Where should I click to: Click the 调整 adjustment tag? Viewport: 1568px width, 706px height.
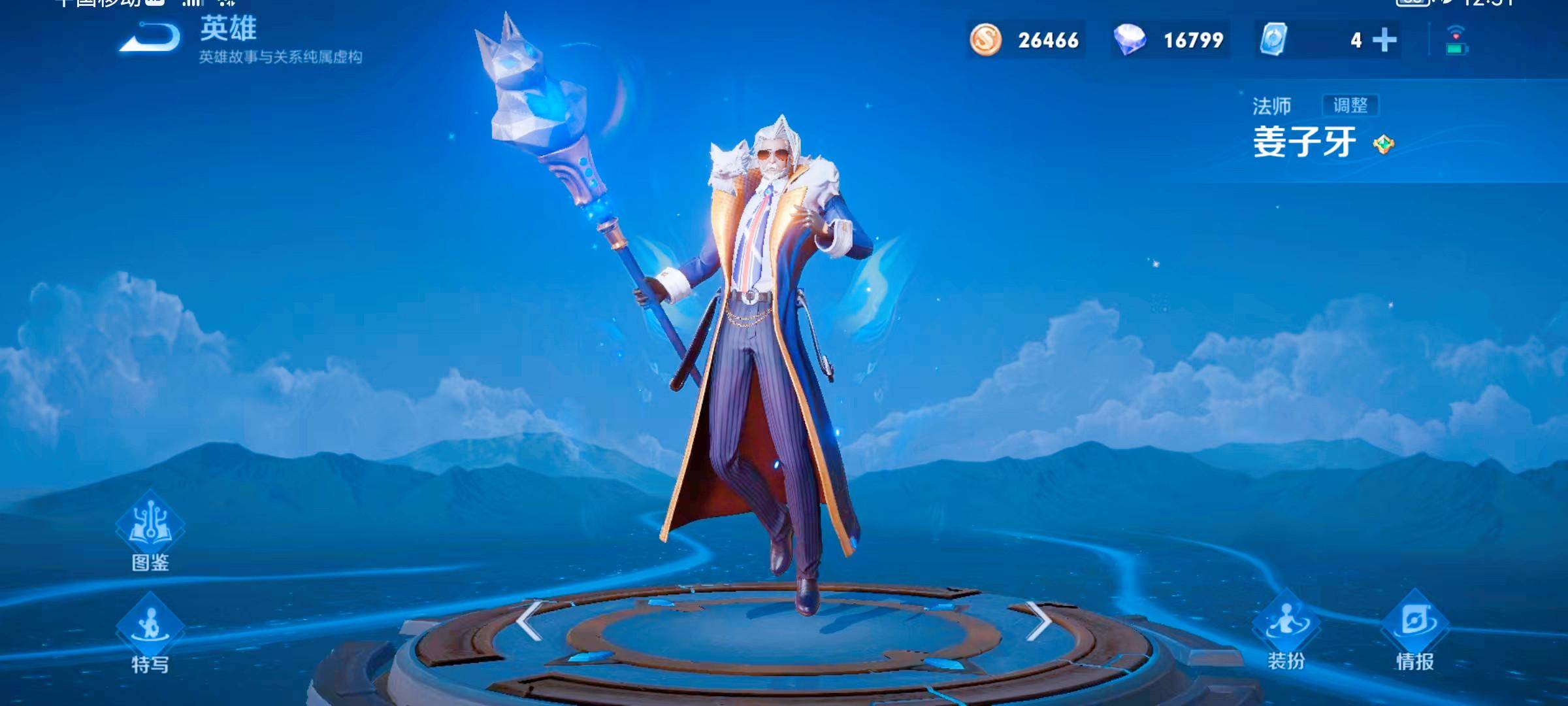[1350, 105]
